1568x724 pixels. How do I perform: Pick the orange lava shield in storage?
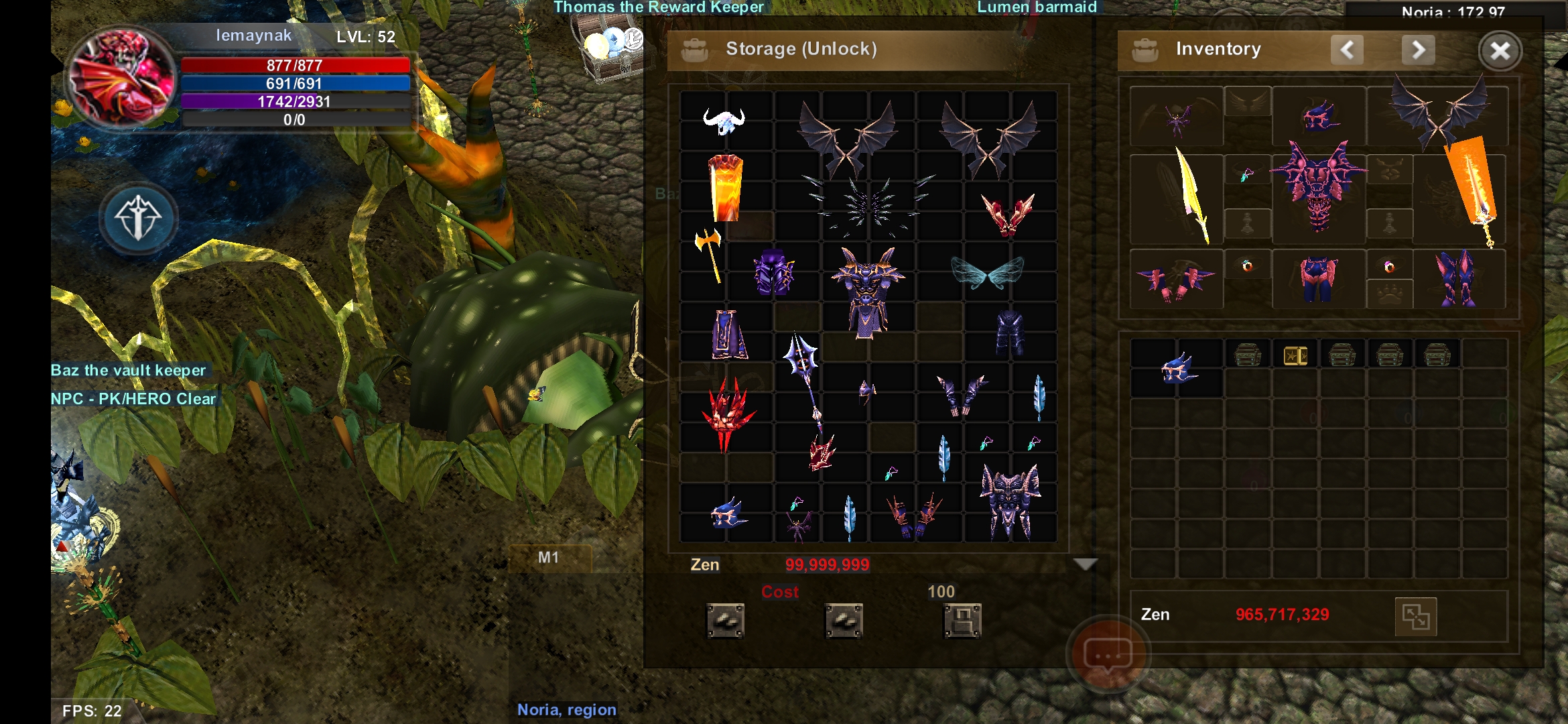(x=726, y=188)
